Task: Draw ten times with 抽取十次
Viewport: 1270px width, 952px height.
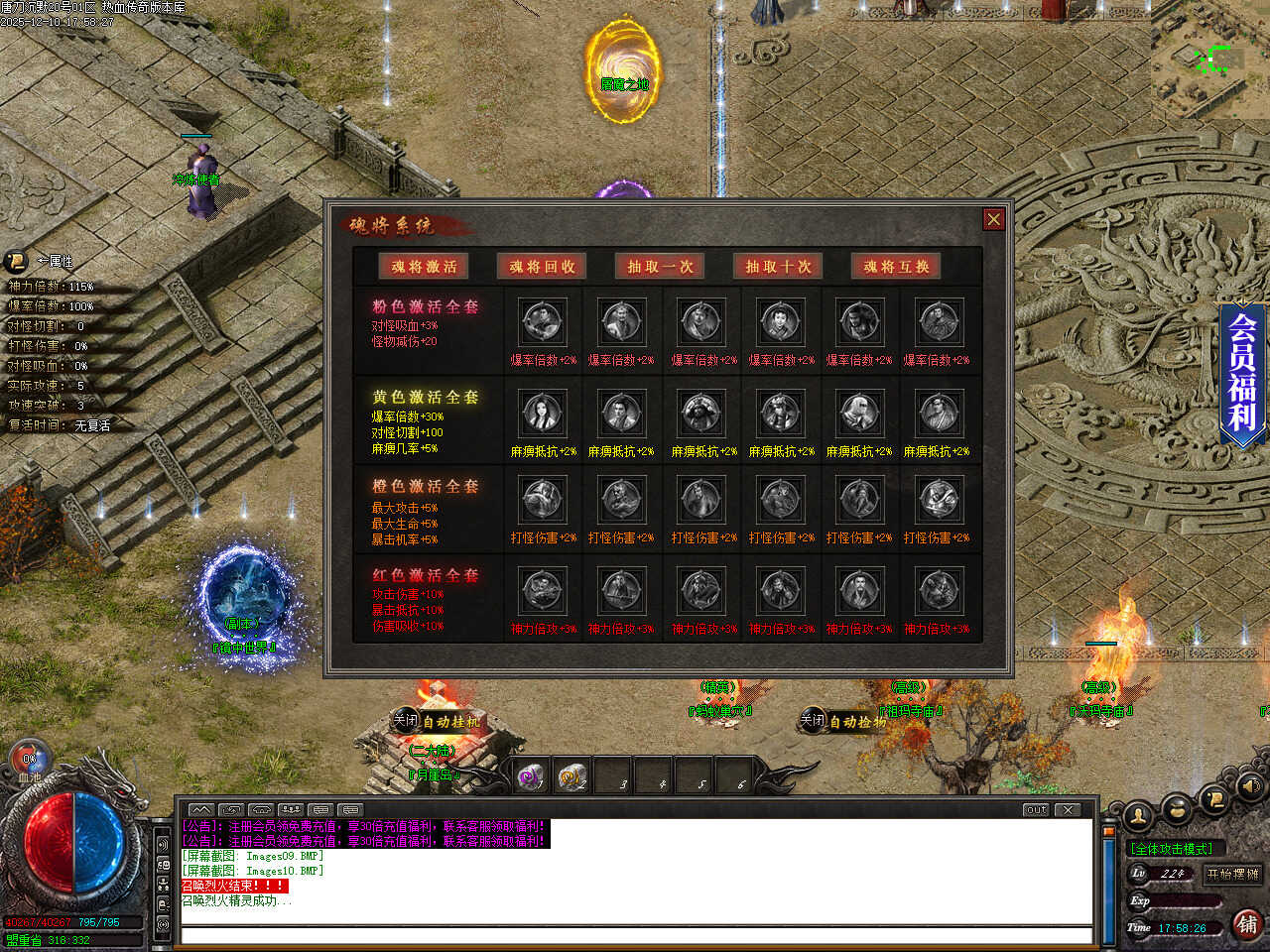Action: click(778, 266)
